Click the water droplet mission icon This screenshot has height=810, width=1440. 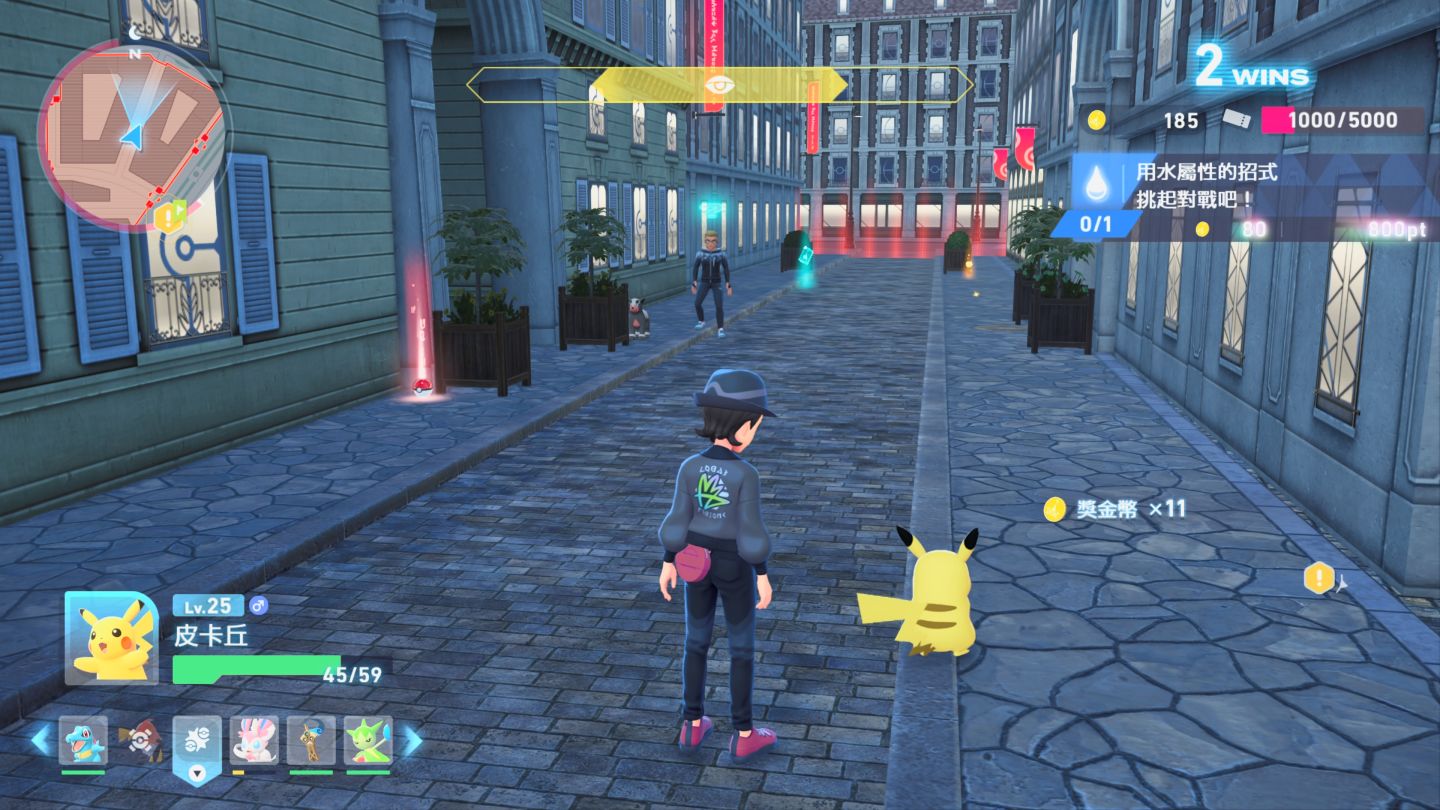(x=1099, y=183)
